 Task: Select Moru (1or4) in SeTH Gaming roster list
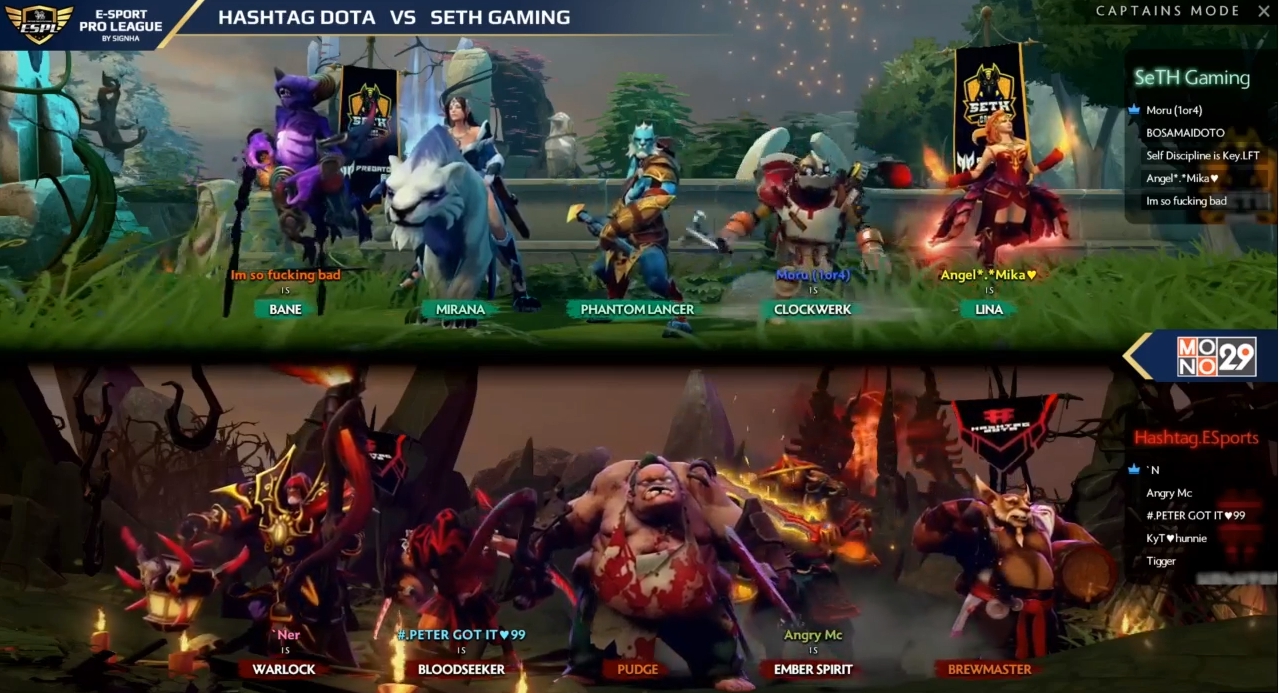(1173, 110)
